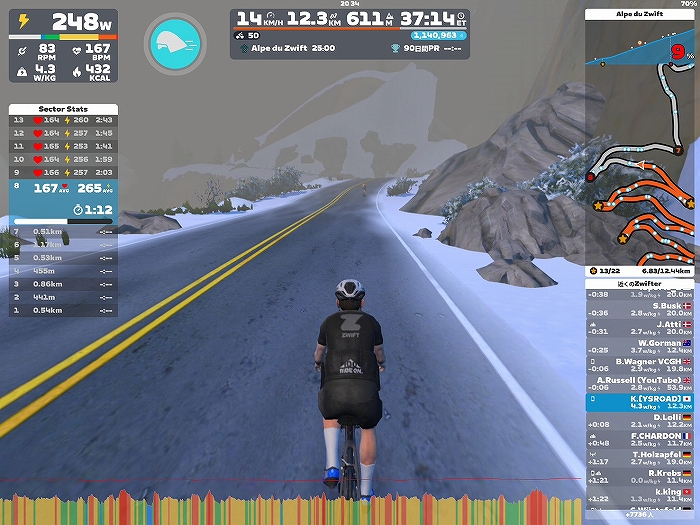Click the power and heart rate panel

(63, 45)
